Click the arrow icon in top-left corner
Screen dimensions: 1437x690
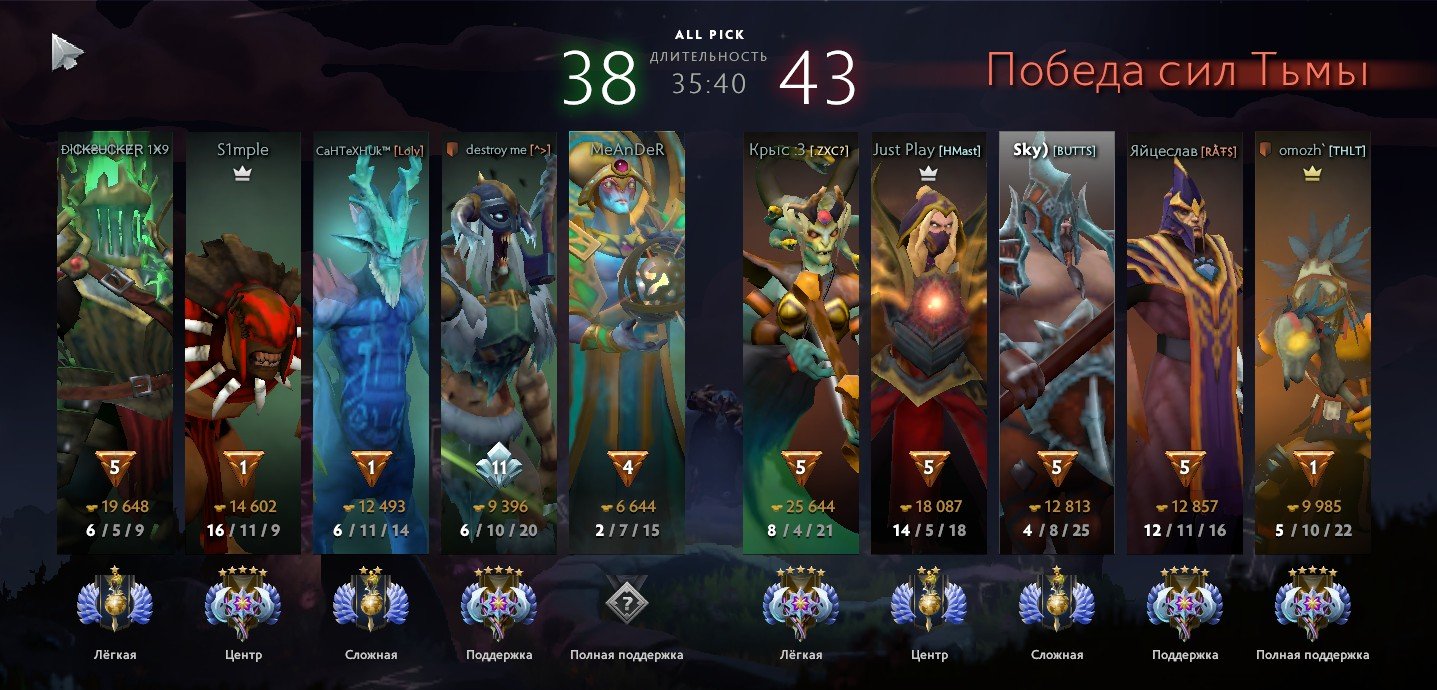[x=67, y=52]
